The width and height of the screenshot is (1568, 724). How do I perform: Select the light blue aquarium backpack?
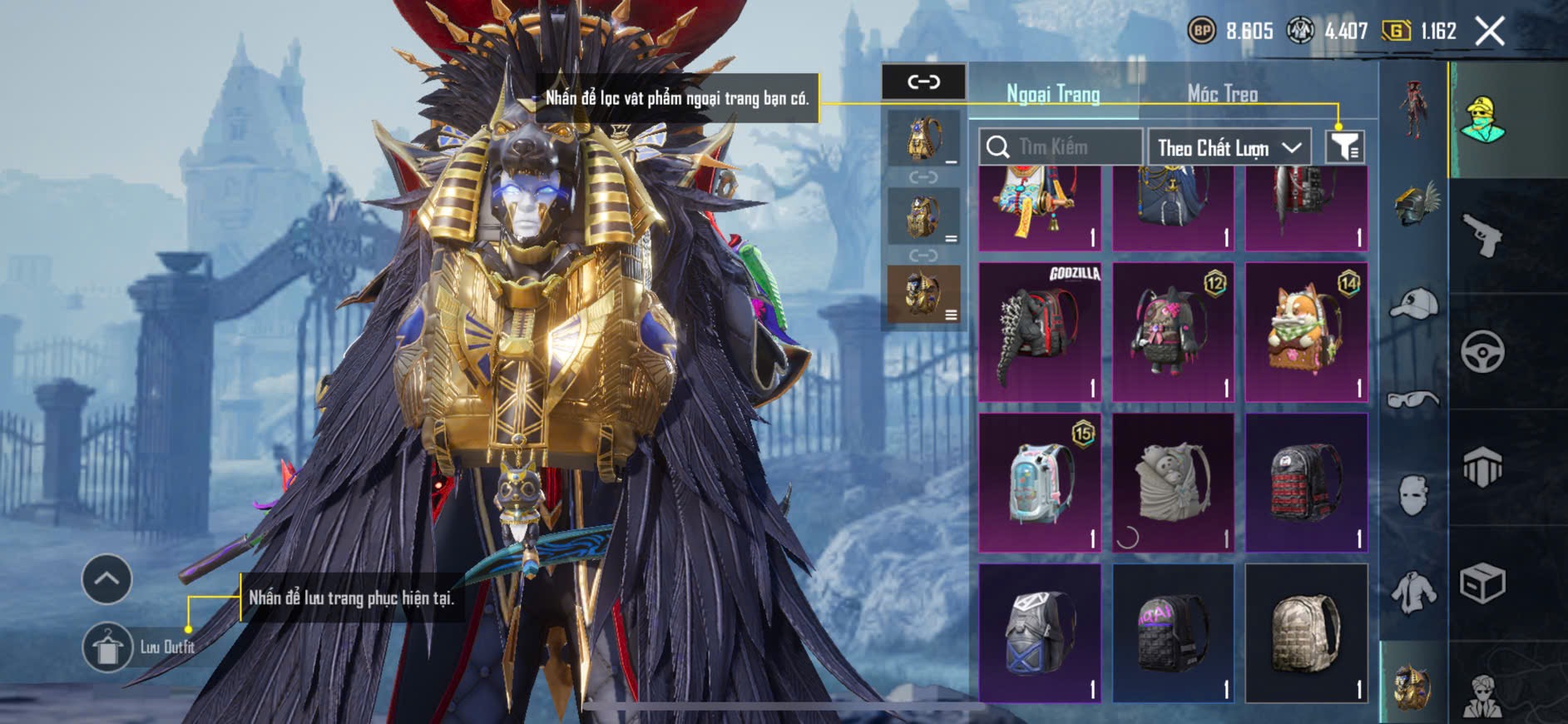(1040, 483)
